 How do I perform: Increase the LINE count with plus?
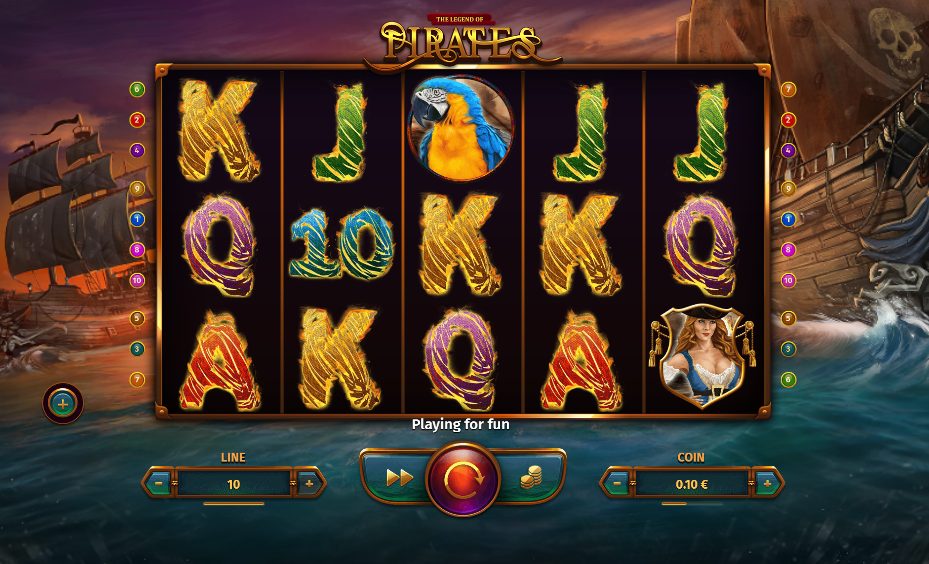(x=308, y=483)
